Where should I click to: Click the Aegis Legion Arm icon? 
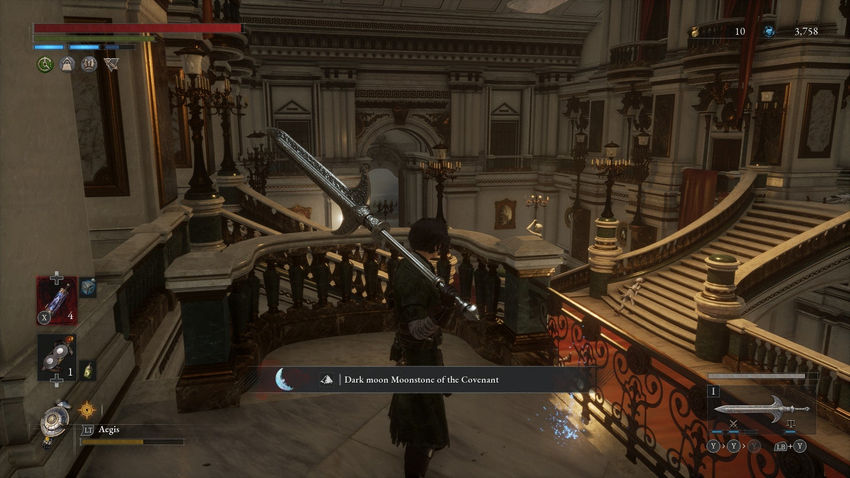pyautogui.click(x=55, y=421)
